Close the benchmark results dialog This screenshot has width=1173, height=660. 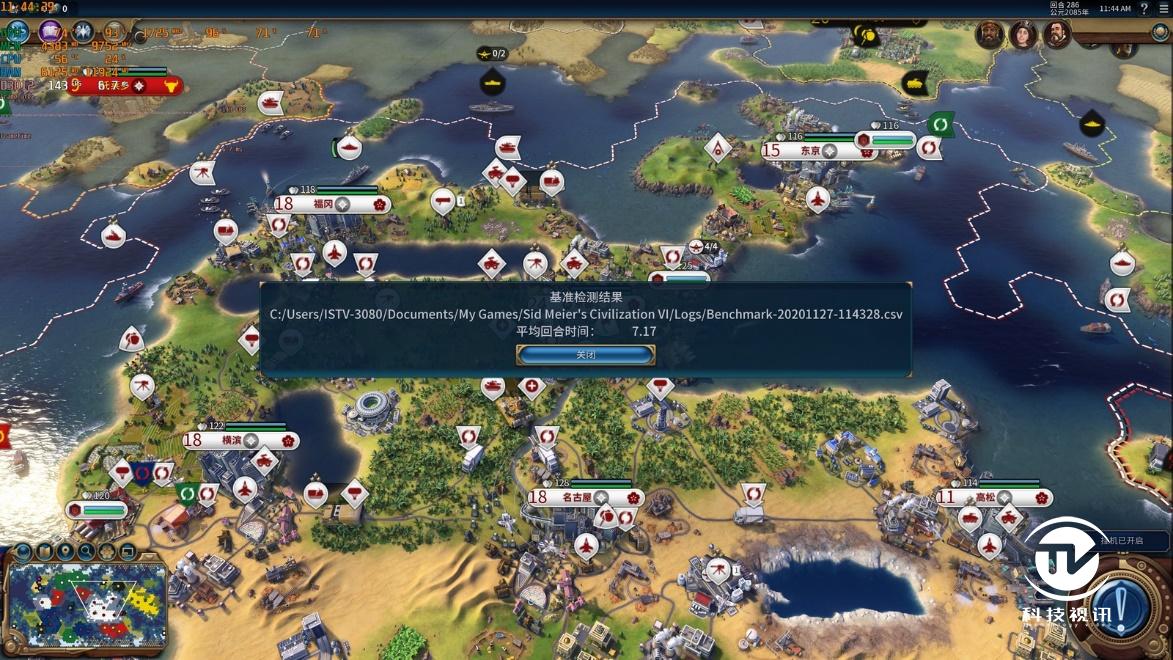pos(585,355)
